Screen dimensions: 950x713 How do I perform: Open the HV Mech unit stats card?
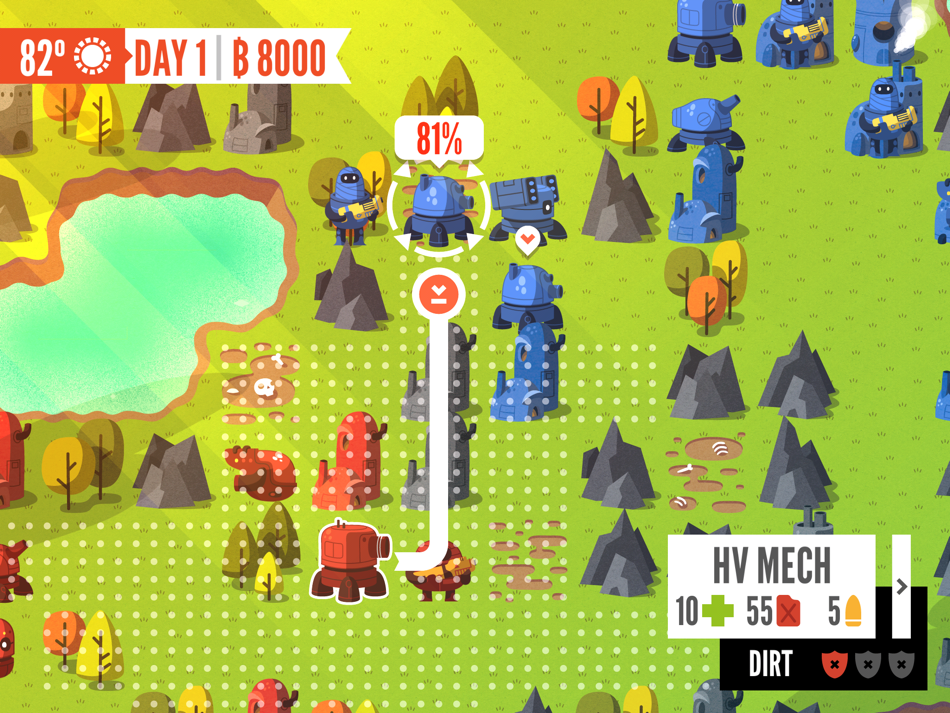coord(771,587)
